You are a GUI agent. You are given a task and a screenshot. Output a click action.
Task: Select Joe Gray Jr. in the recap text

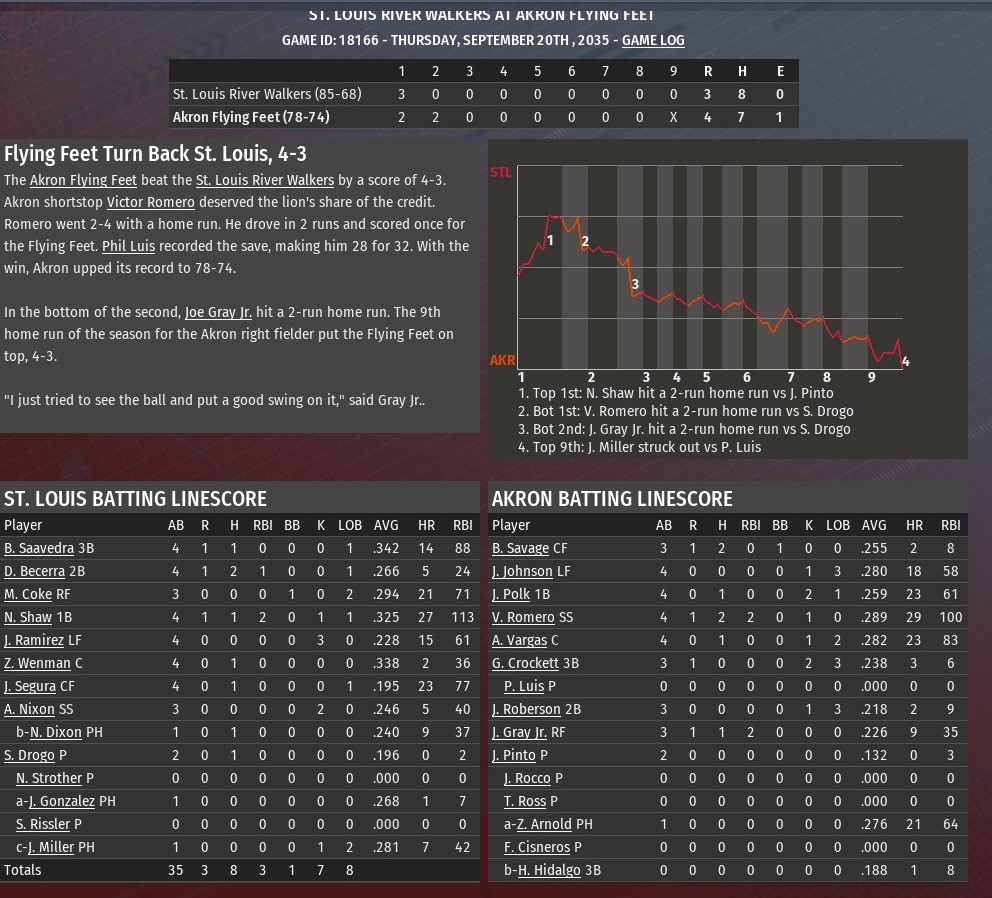(224, 312)
